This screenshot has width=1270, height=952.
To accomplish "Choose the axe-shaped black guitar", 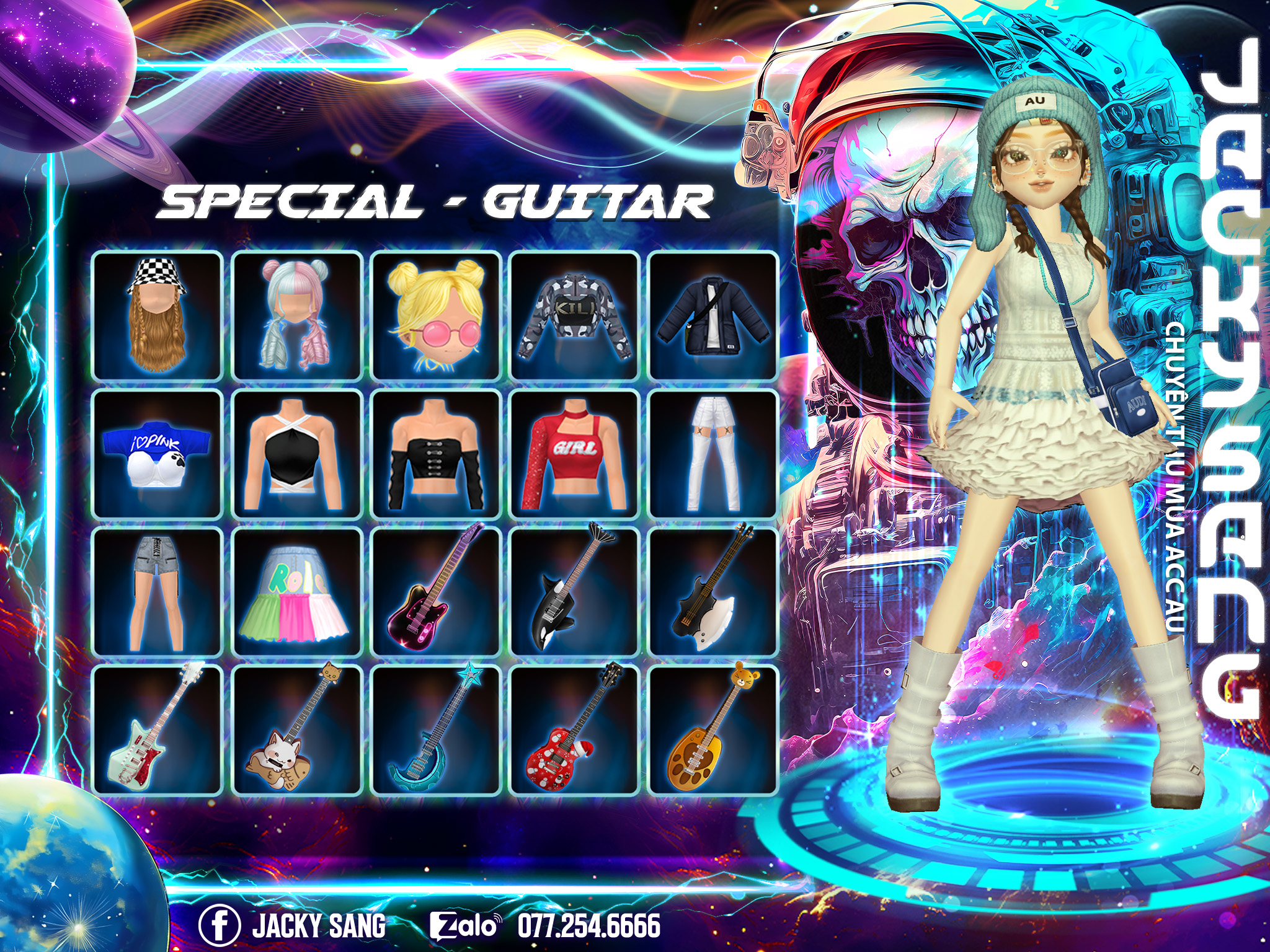I will click(x=713, y=592).
